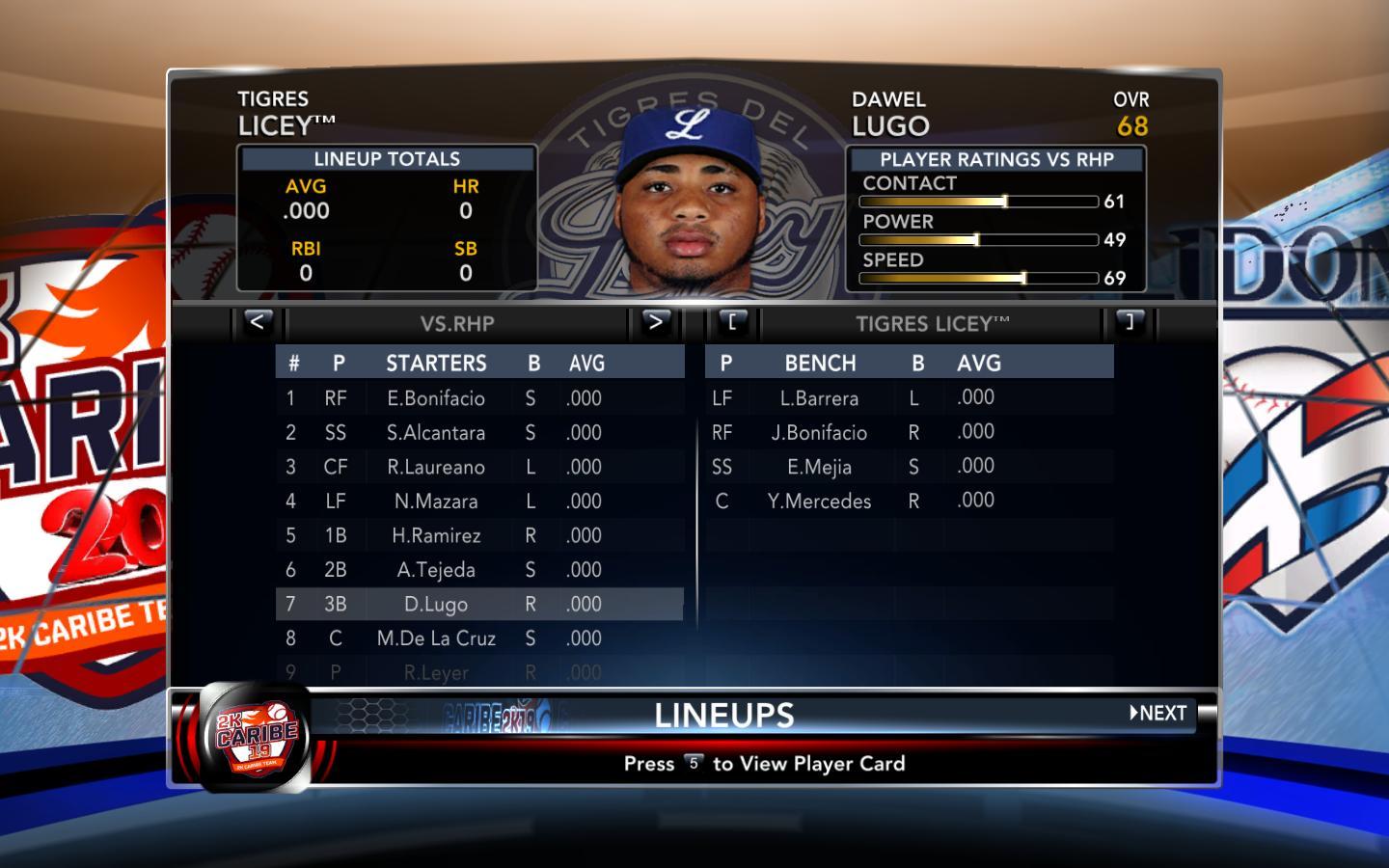Choose shortstop S.Alcantara row
Screen dimensions: 1389x868
pos(436,433)
